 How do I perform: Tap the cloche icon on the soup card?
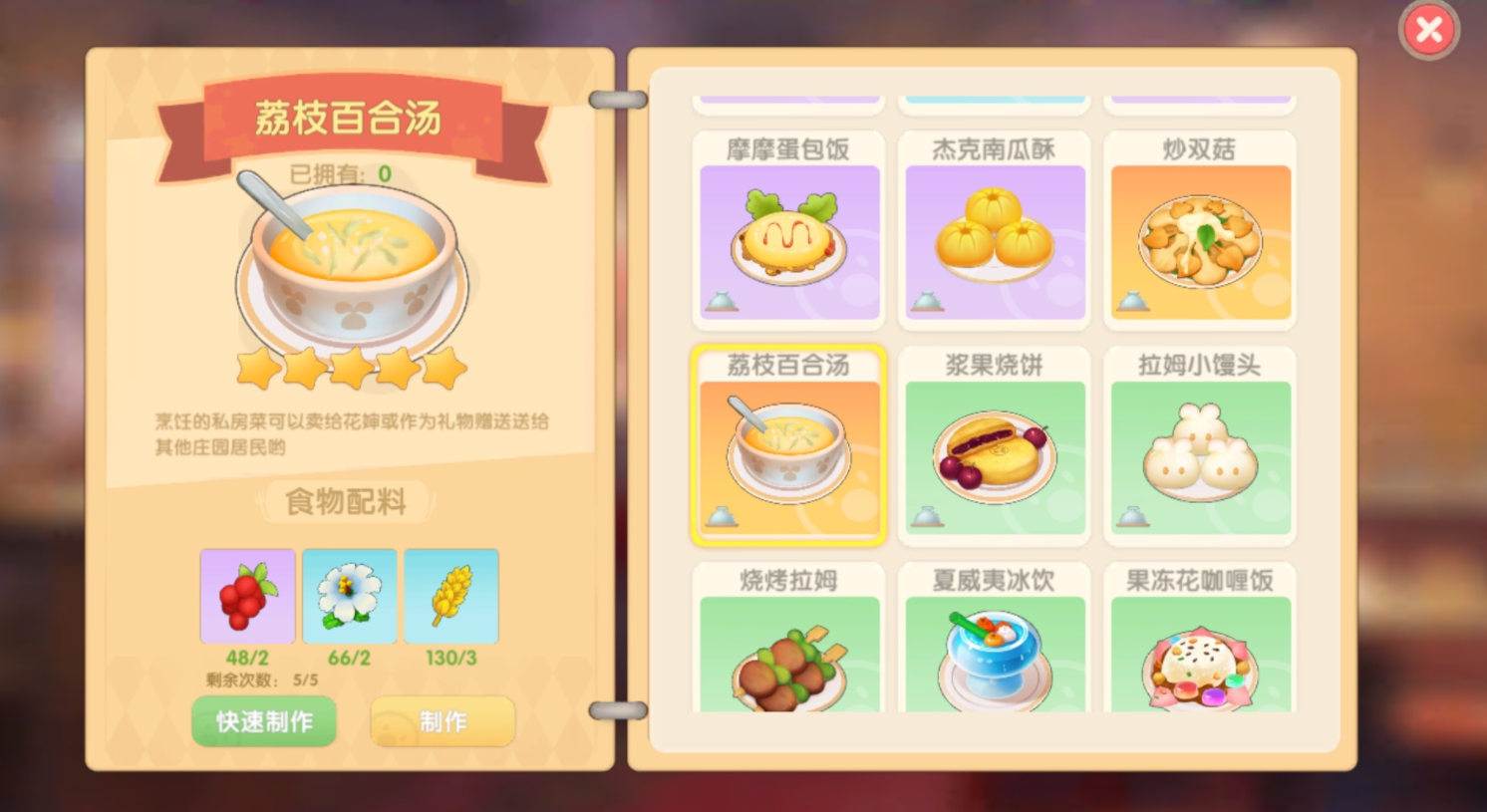tap(720, 515)
